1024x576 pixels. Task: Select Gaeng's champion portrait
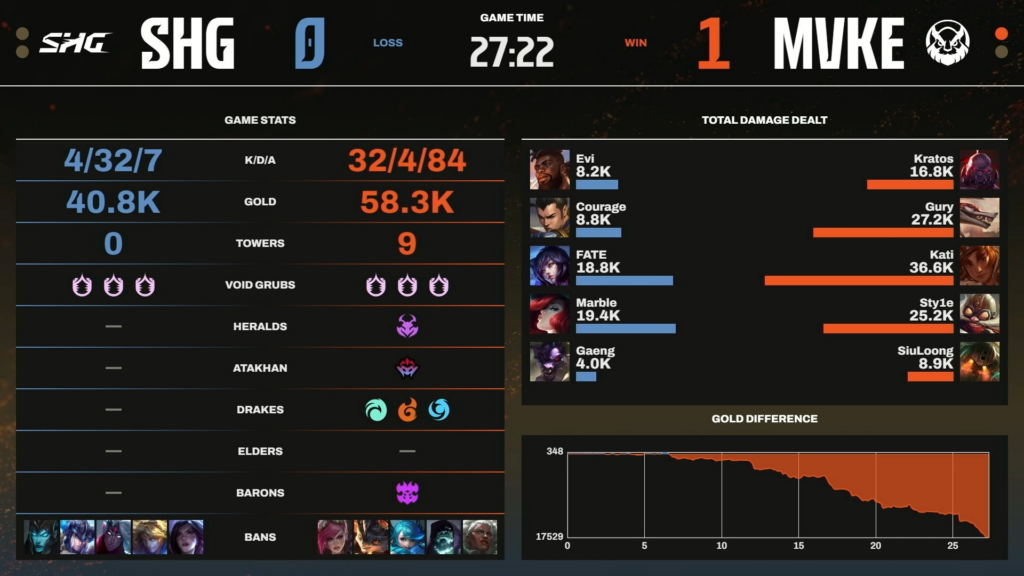pos(549,361)
